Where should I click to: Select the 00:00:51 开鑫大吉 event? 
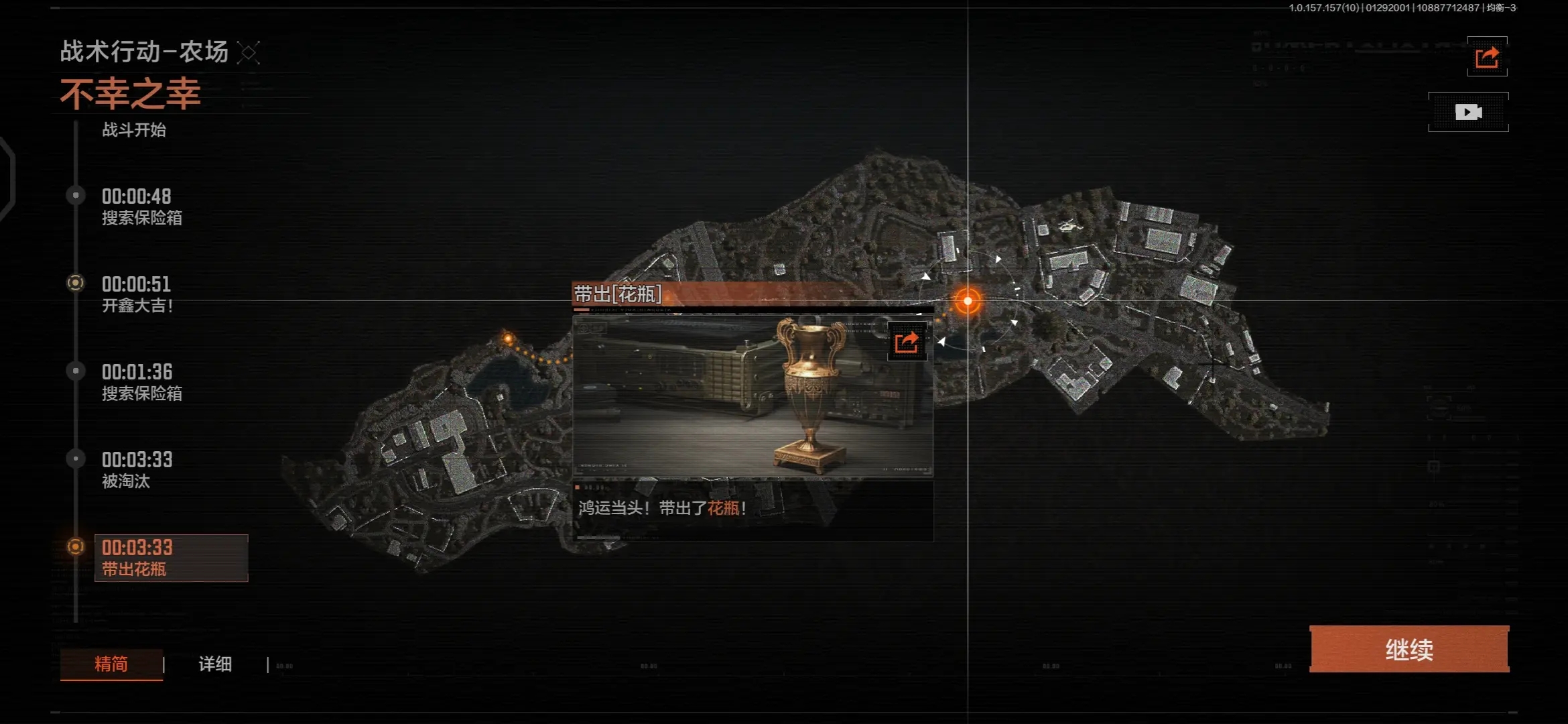[137, 294]
